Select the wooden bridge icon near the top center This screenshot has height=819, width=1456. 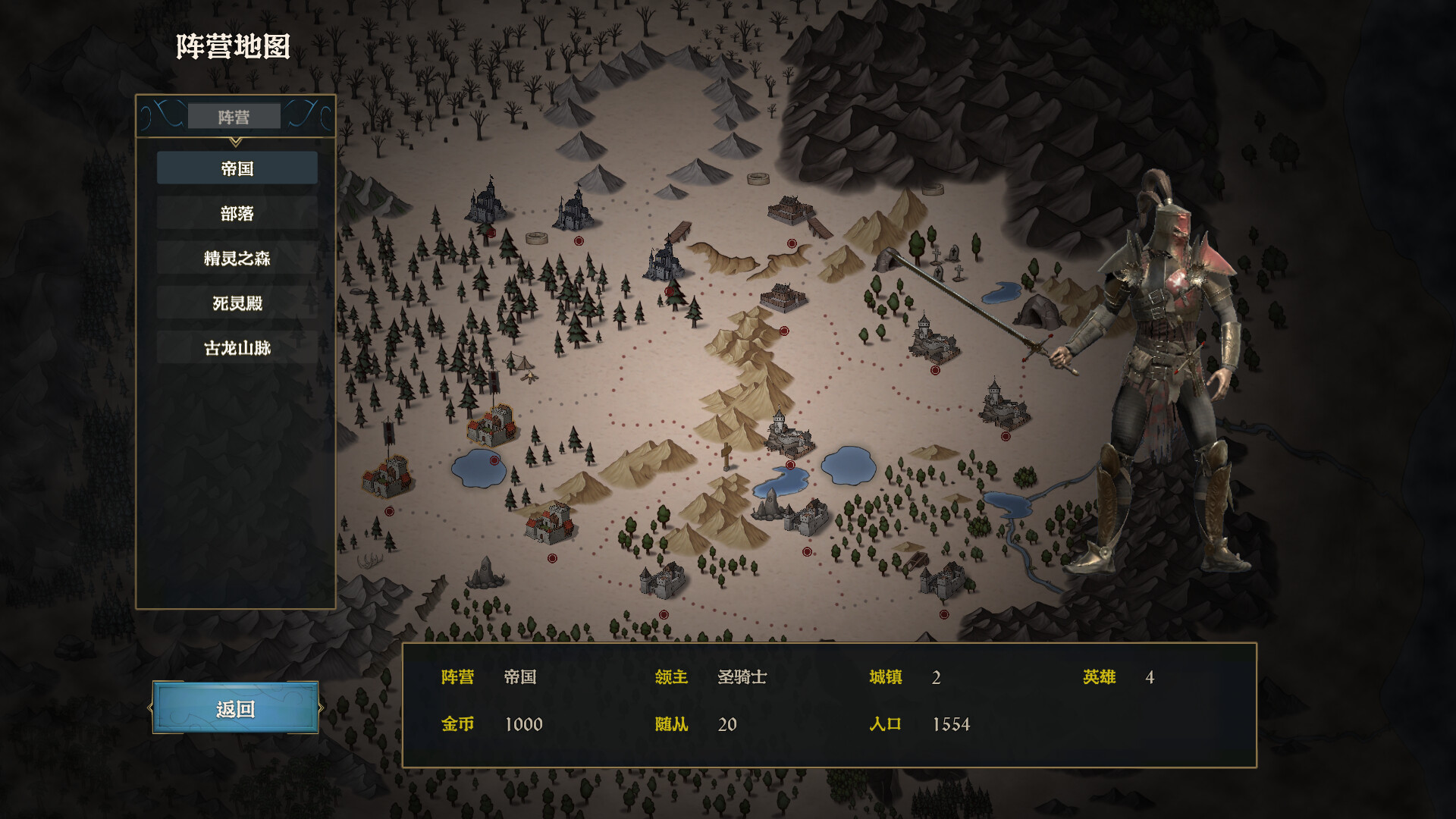tap(680, 230)
